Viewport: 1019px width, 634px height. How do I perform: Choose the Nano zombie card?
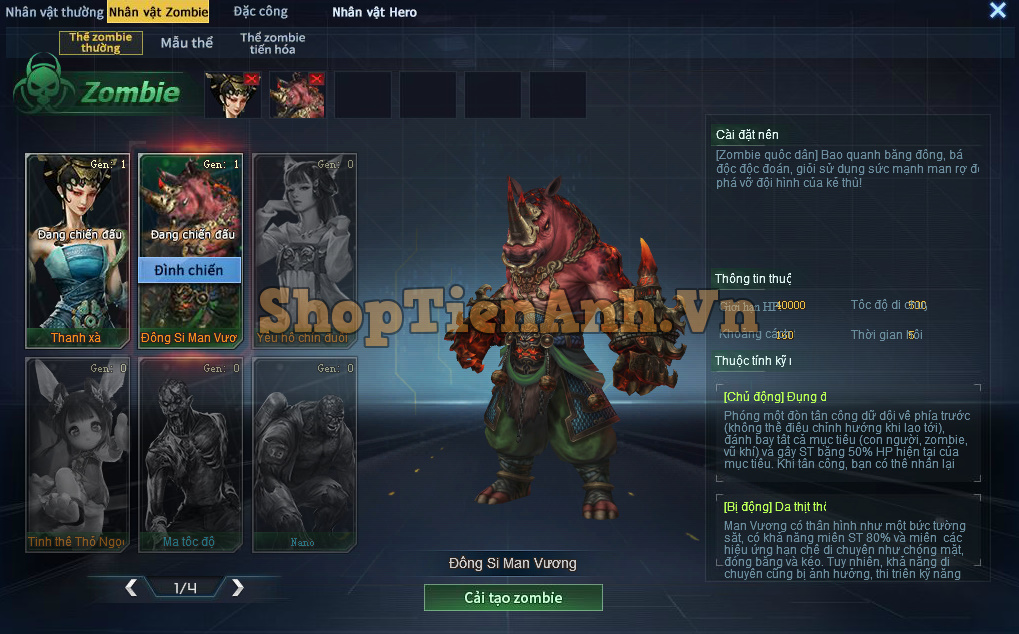[x=304, y=455]
